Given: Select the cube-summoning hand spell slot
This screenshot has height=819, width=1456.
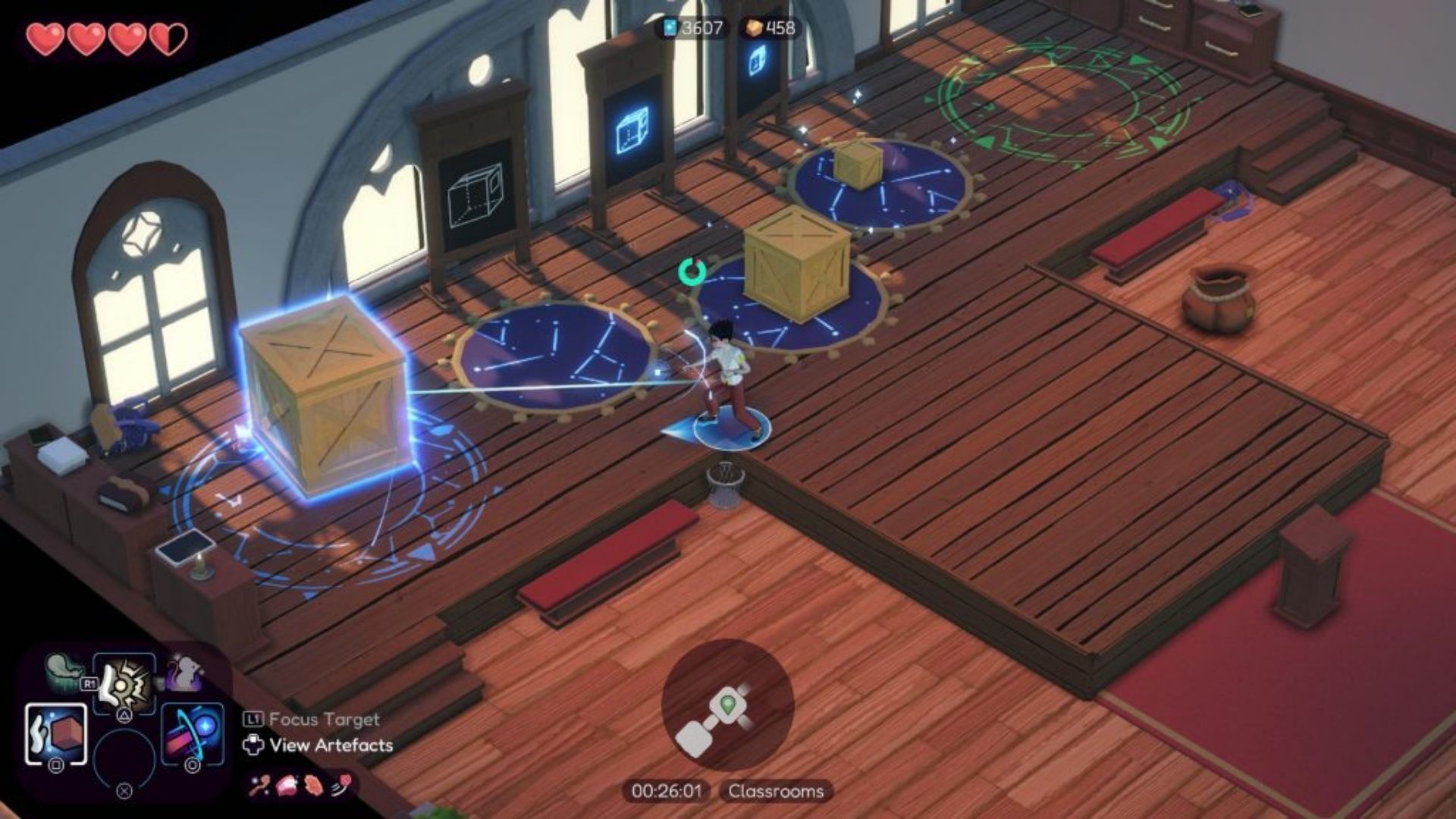Looking at the screenshot, I should pyautogui.click(x=56, y=733).
